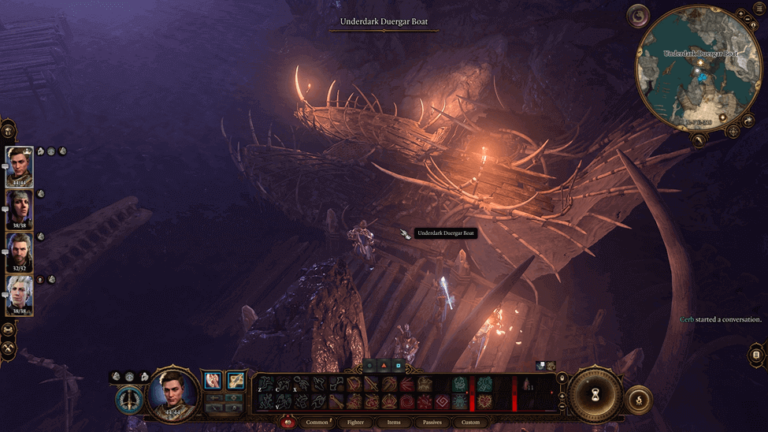Select the third party member portrait
The image size is (768, 432).
19,252
